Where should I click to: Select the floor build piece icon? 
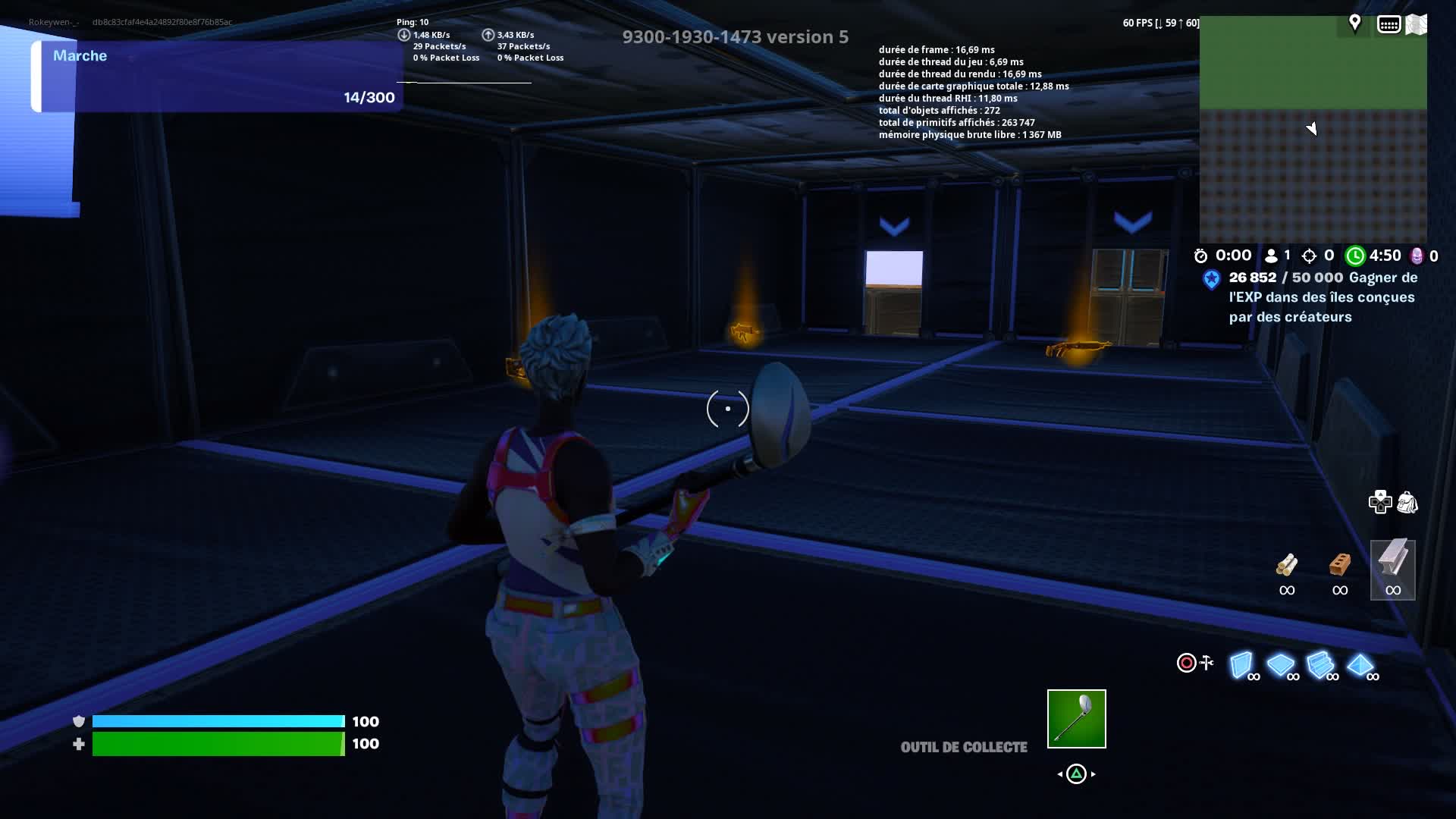coord(1282,664)
